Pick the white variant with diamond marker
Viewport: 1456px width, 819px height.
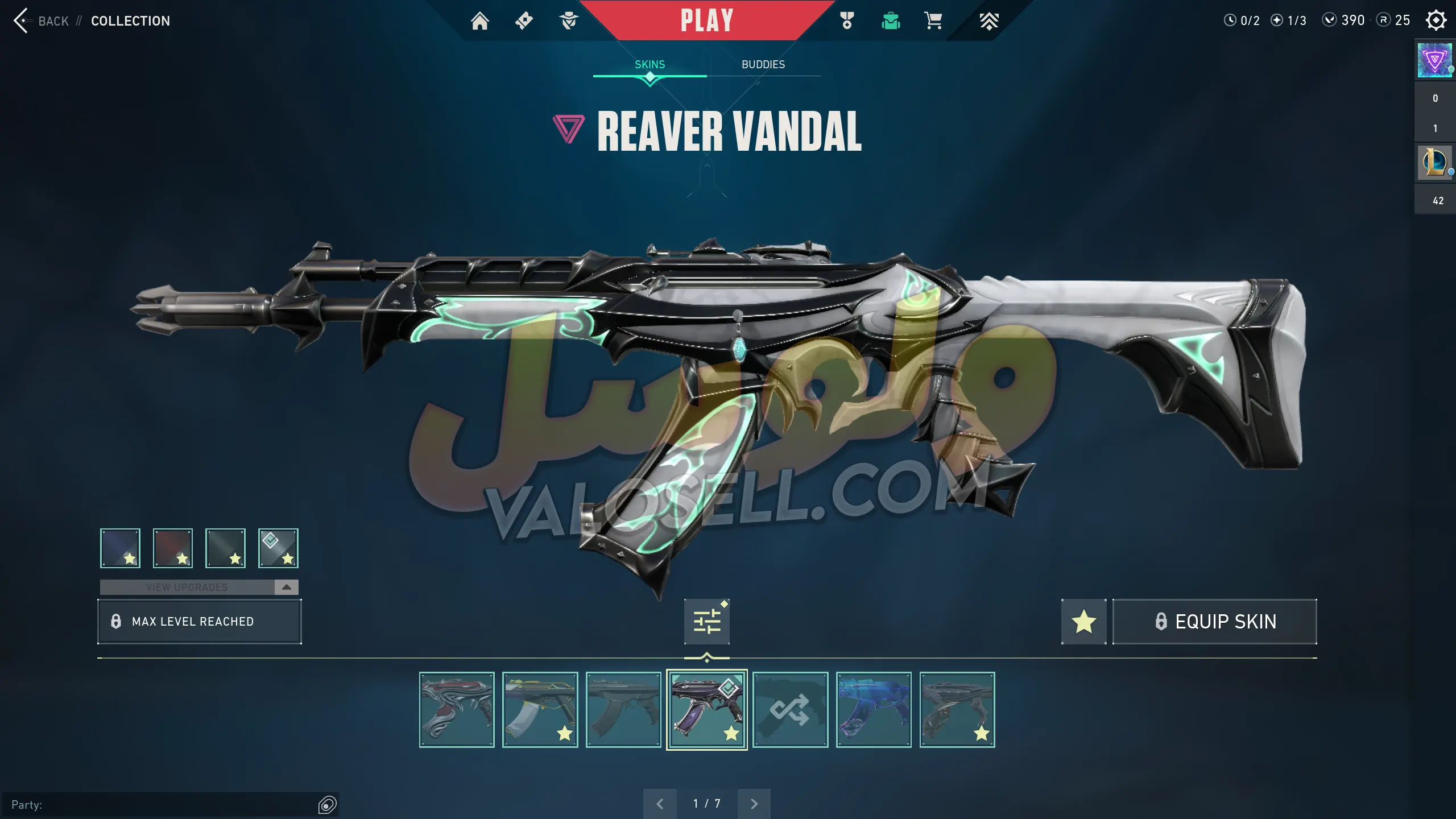278,548
